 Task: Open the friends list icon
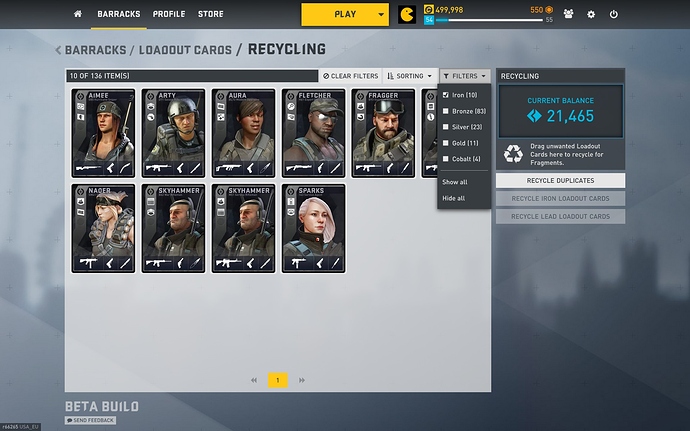[x=568, y=15]
